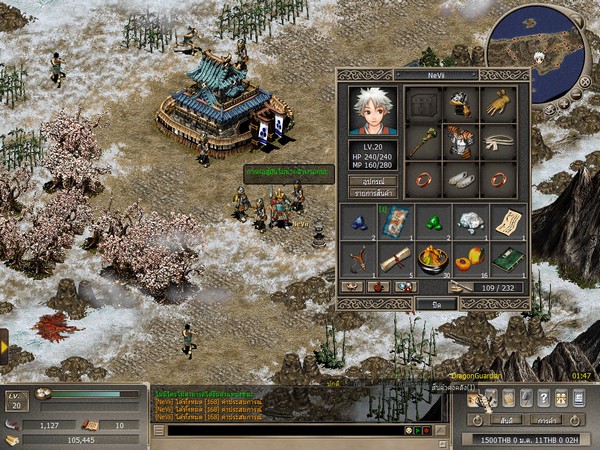This screenshot has width=600, height=450.
Task: Open the document list menu icon
Action: (x=578, y=398)
